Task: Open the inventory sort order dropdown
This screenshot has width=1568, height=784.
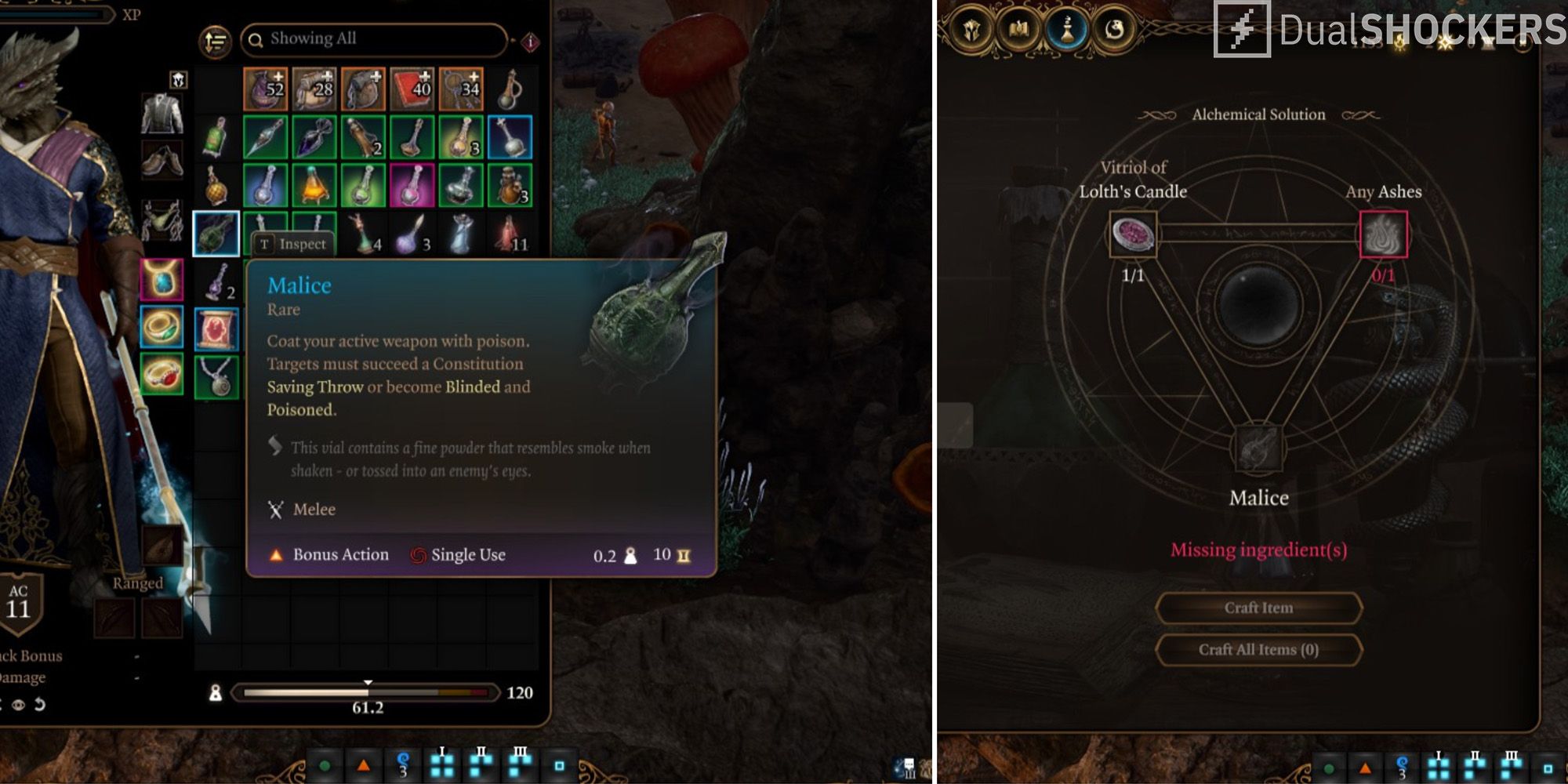Action: pos(214,39)
